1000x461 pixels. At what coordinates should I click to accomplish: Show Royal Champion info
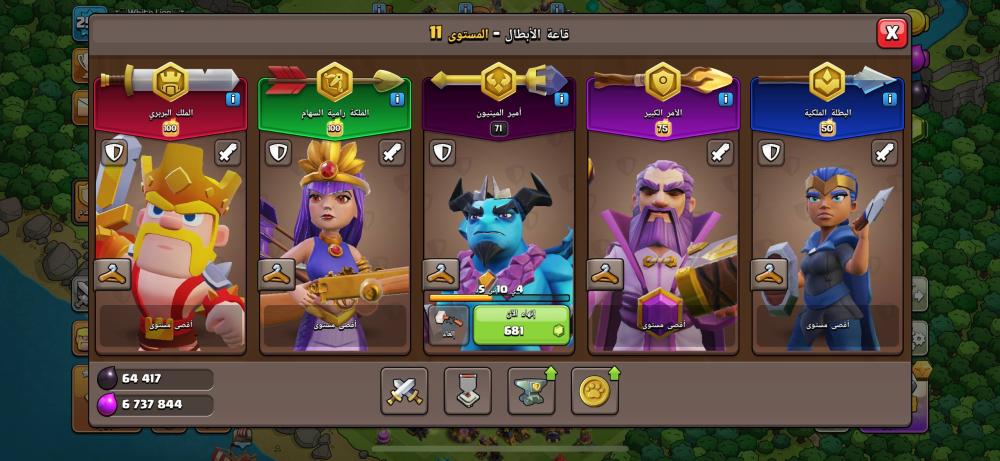tap(890, 99)
